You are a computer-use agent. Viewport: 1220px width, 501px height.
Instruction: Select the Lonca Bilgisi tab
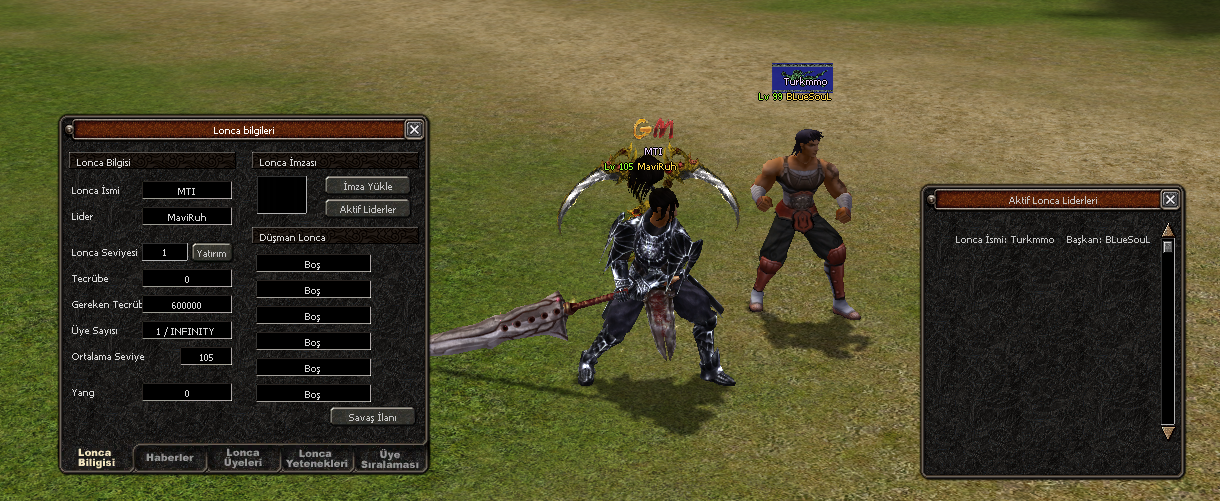point(97,459)
